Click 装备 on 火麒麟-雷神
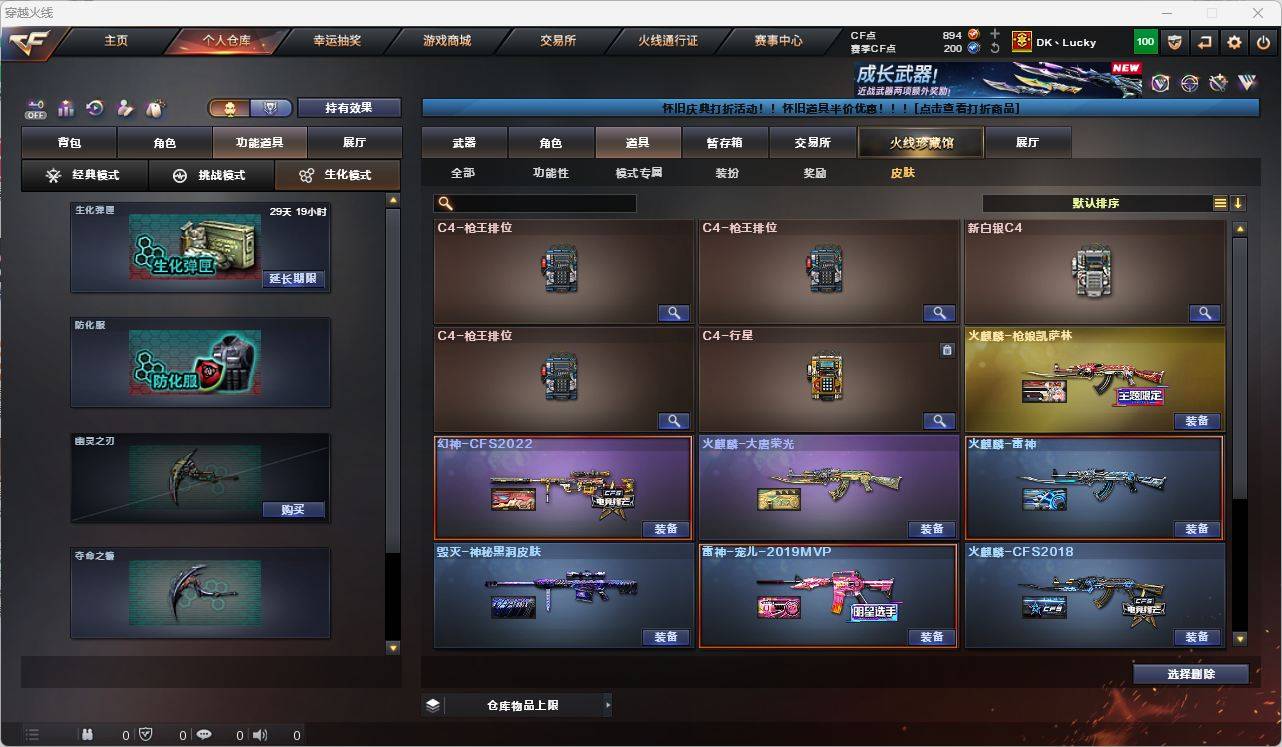The height and width of the screenshot is (747, 1282). click(x=1197, y=529)
